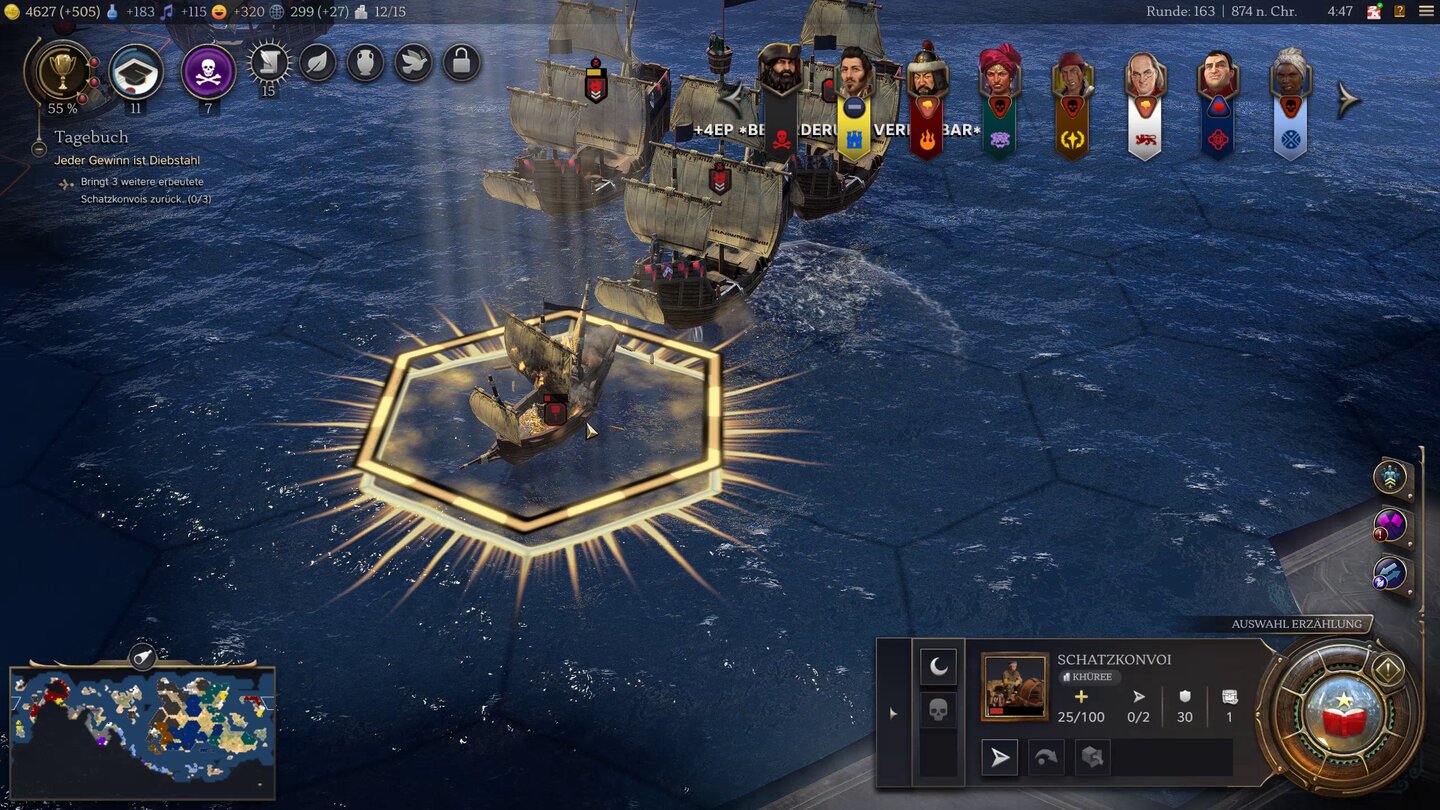Viewport: 1440px width, 810px height.
Task: Click the 2K account icon
Action: click(x=1374, y=12)
